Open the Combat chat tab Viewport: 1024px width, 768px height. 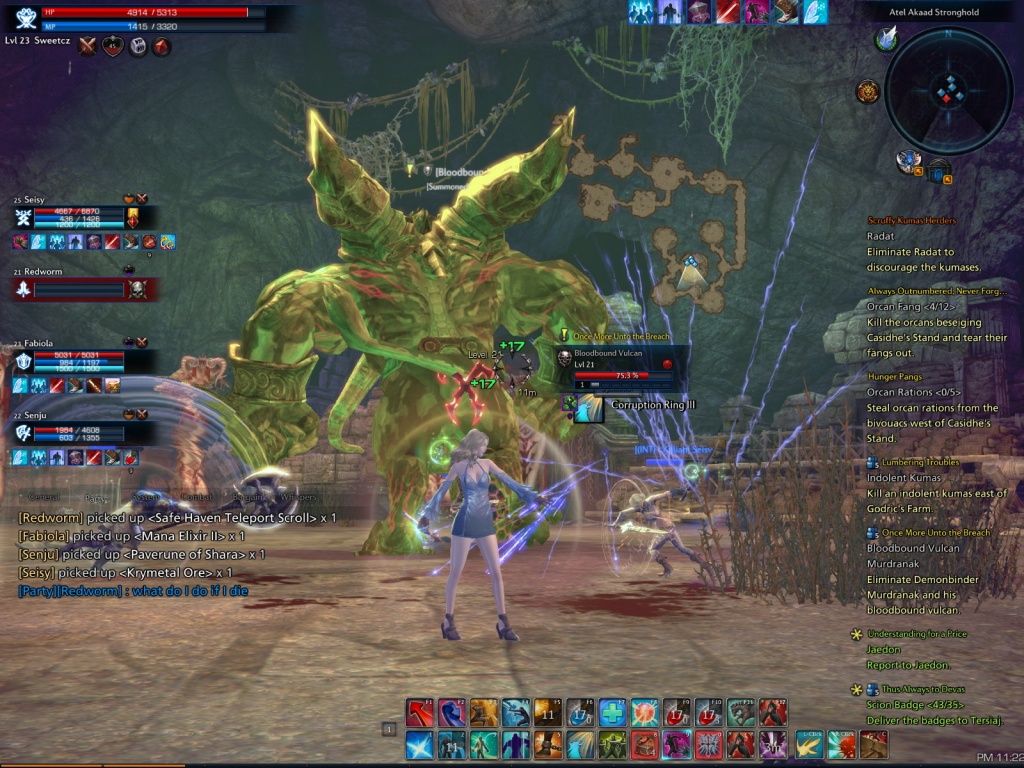click(x=196, y=497)
